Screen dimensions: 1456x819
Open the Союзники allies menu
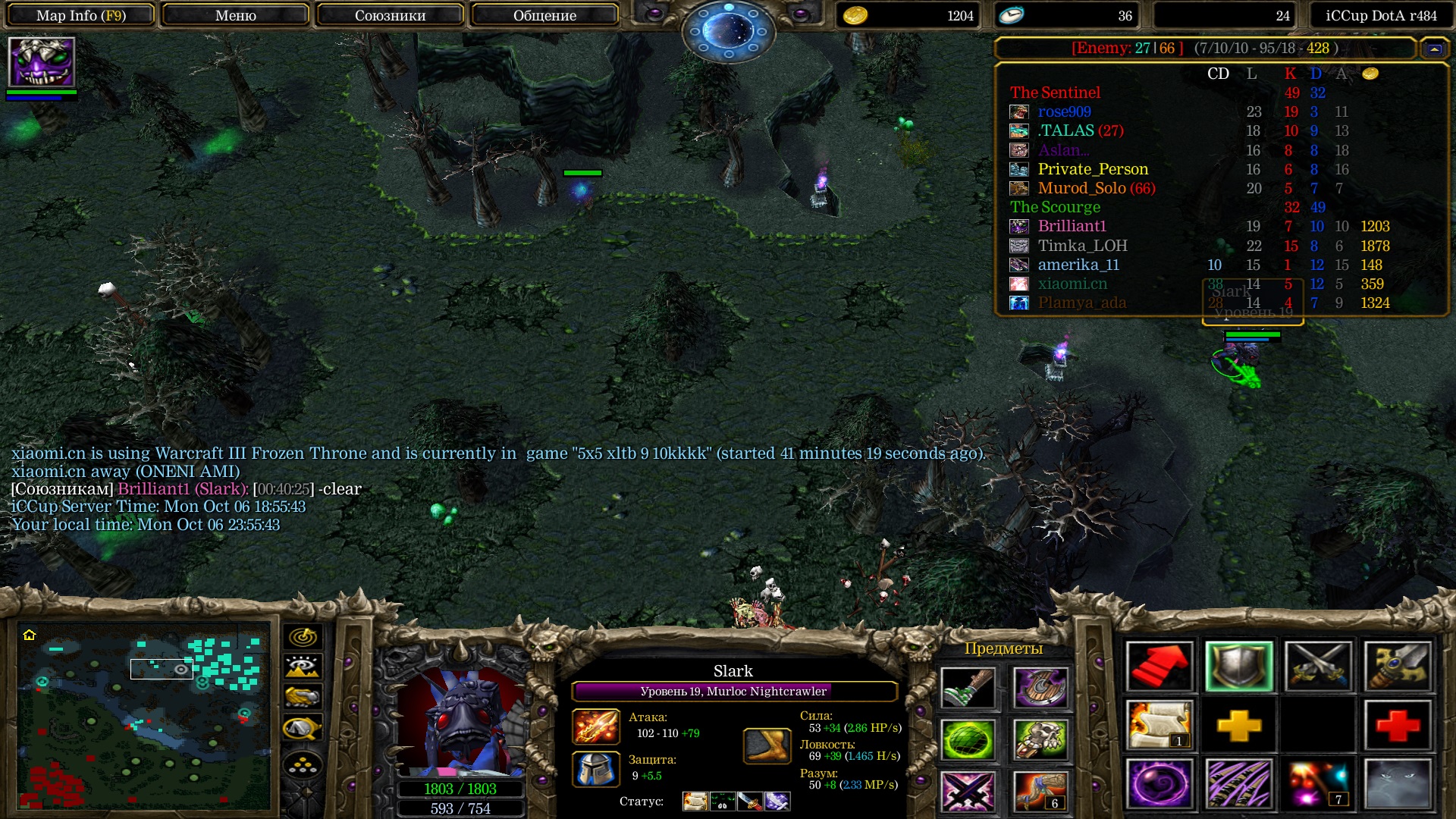tap(390, 15)
